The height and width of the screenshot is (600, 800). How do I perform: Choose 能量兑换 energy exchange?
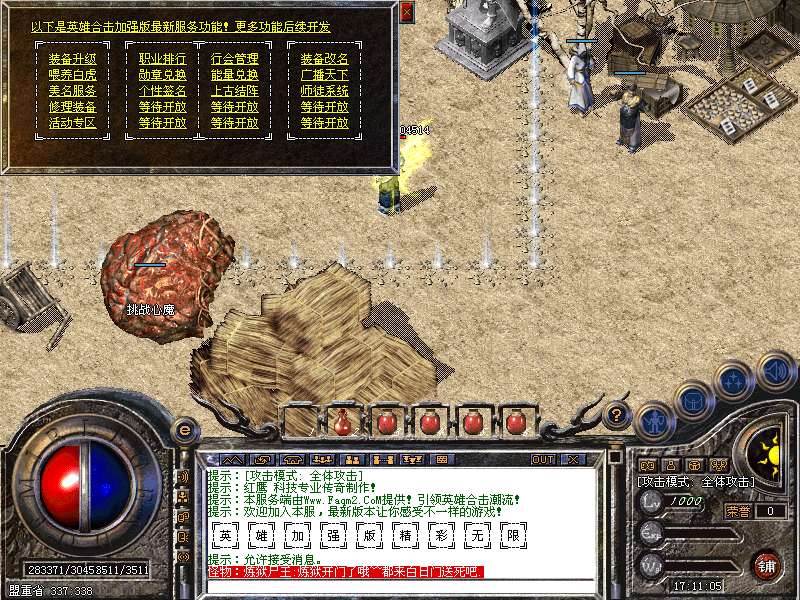pos(235,75)
